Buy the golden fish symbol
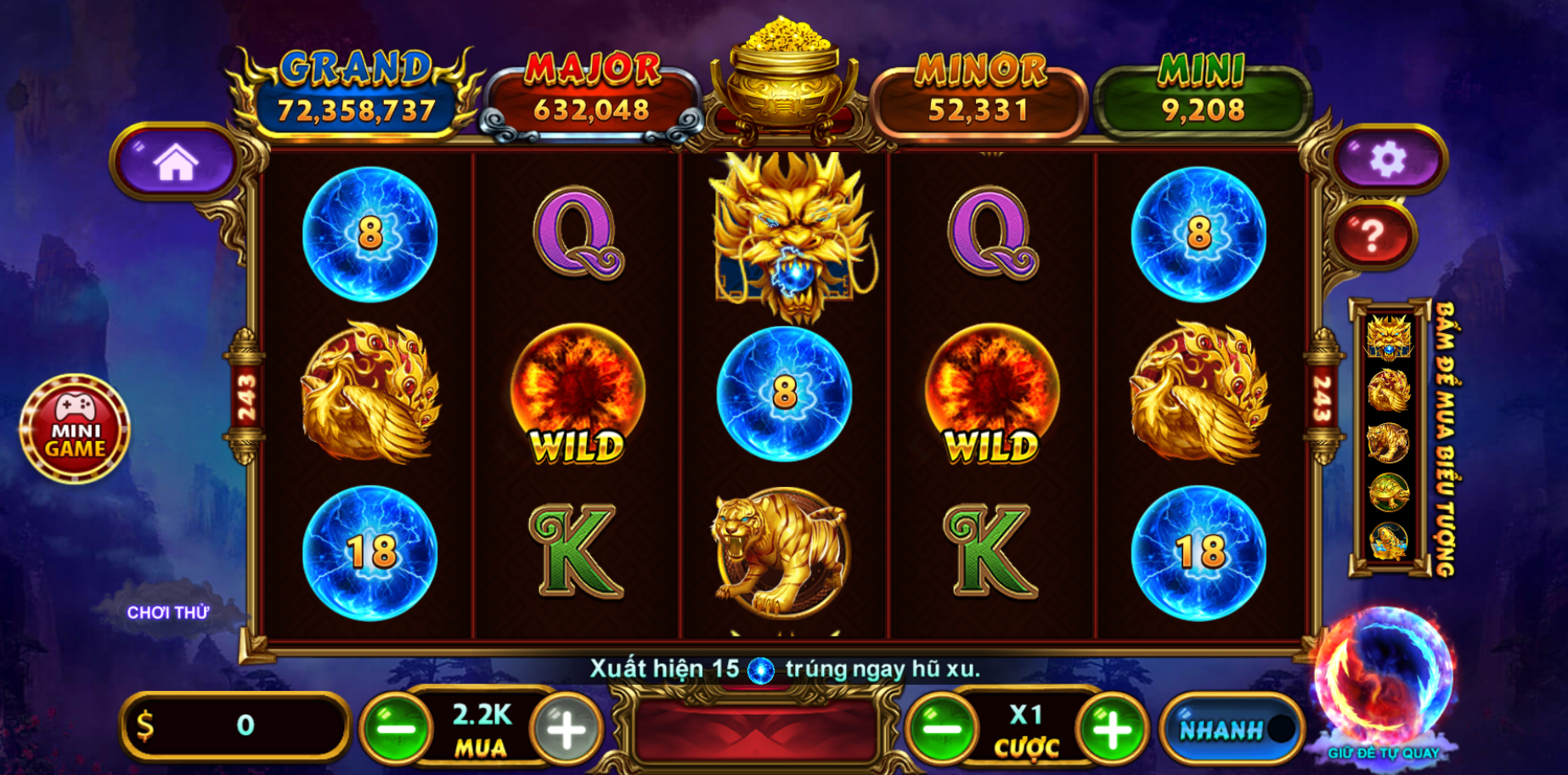 click(x=1389, y=541)
